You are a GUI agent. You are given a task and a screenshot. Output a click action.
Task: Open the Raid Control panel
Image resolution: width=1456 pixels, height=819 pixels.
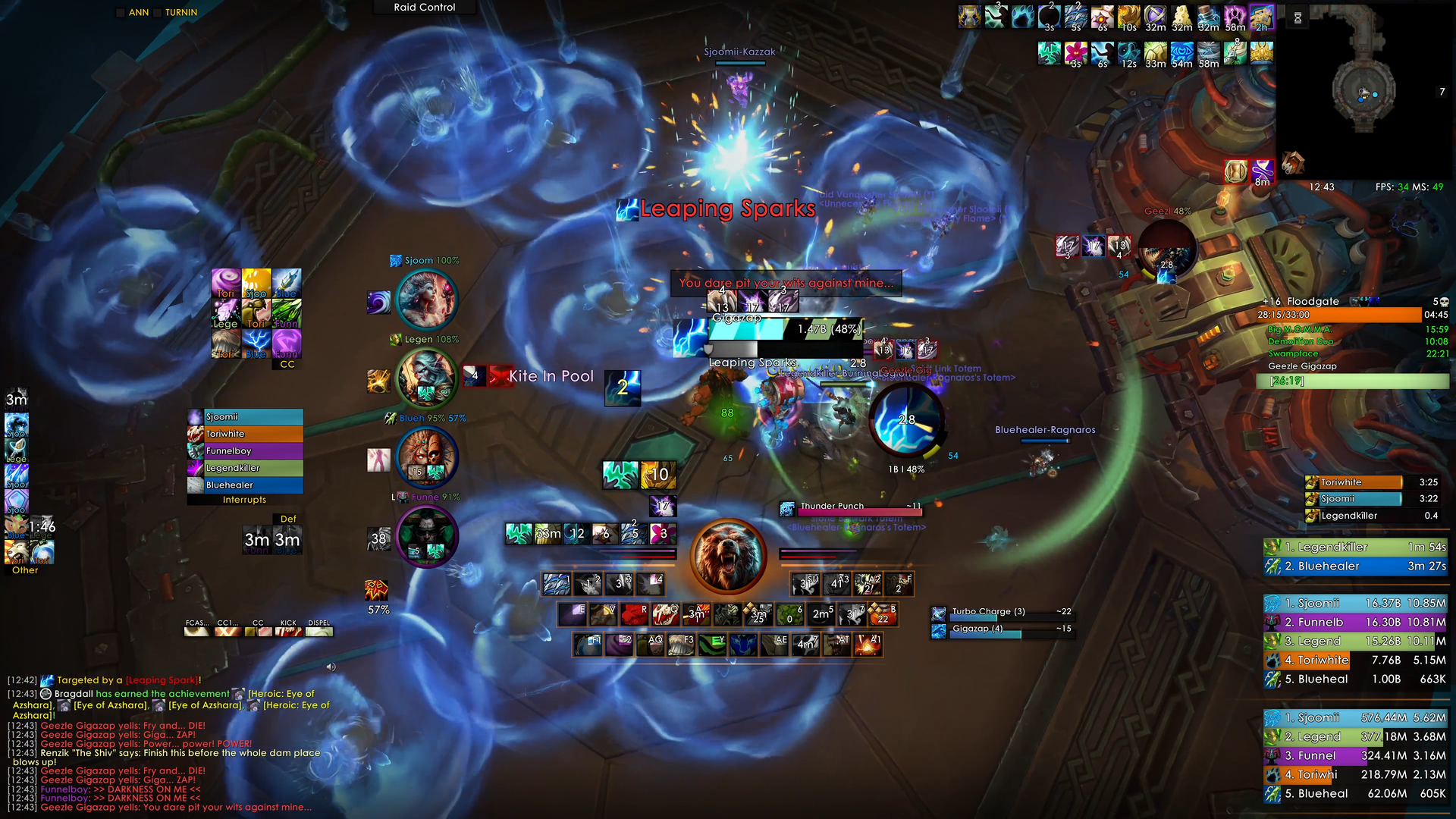click(x=425, y=8)
